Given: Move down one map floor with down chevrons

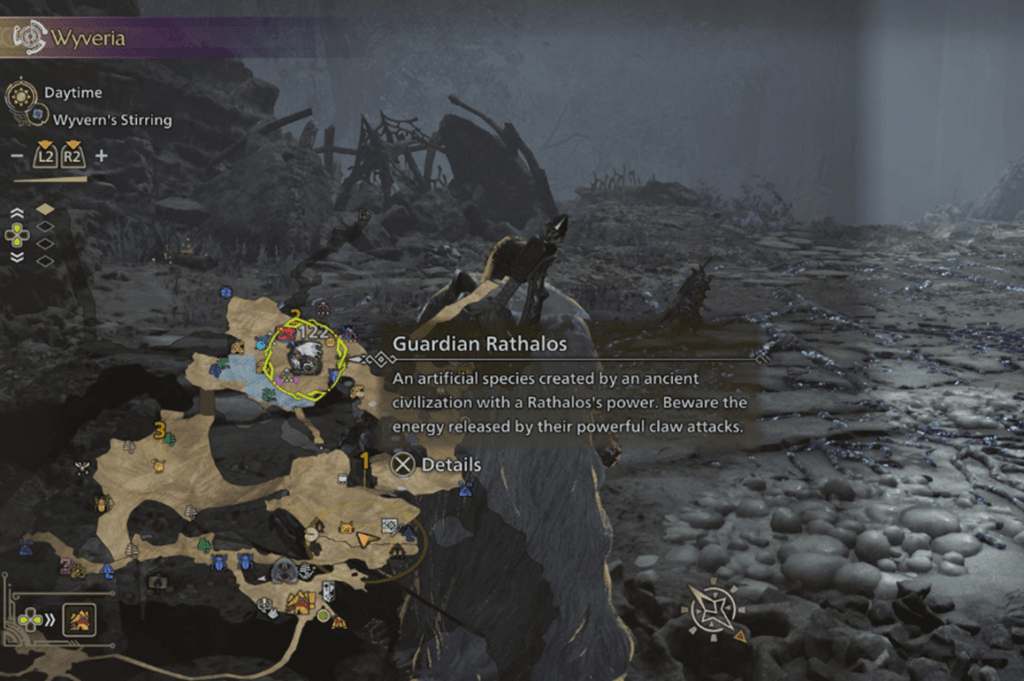Looking at the screenshot, I should click(x=17, y=256).
